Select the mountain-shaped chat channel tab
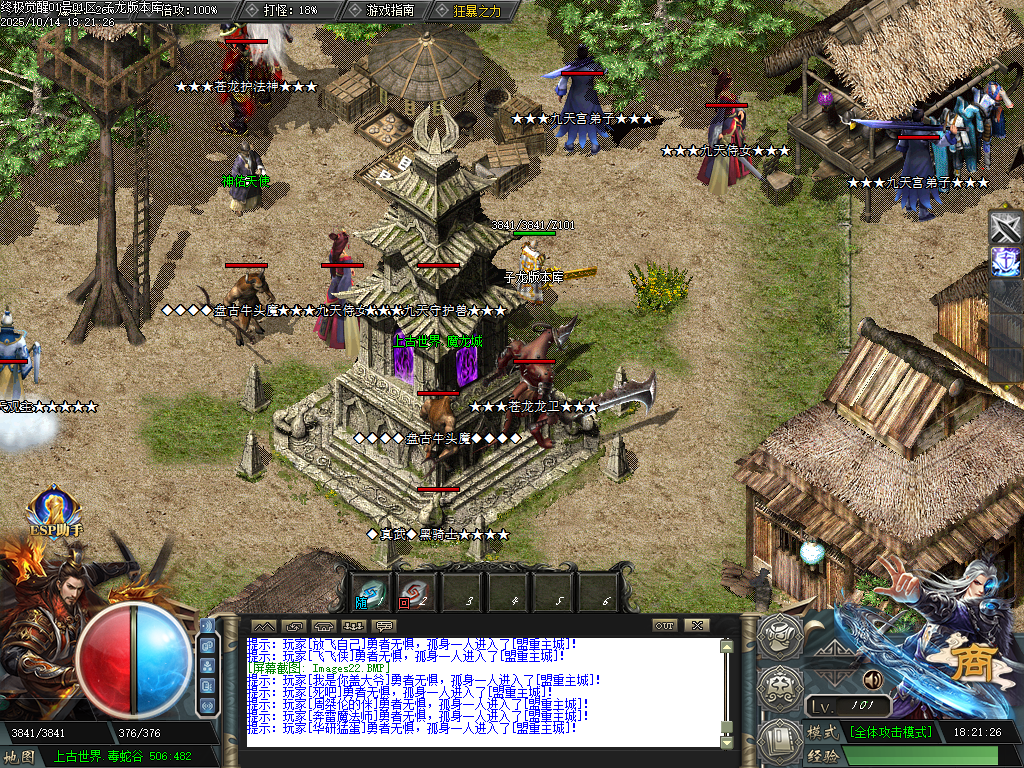 click(264, 626)
